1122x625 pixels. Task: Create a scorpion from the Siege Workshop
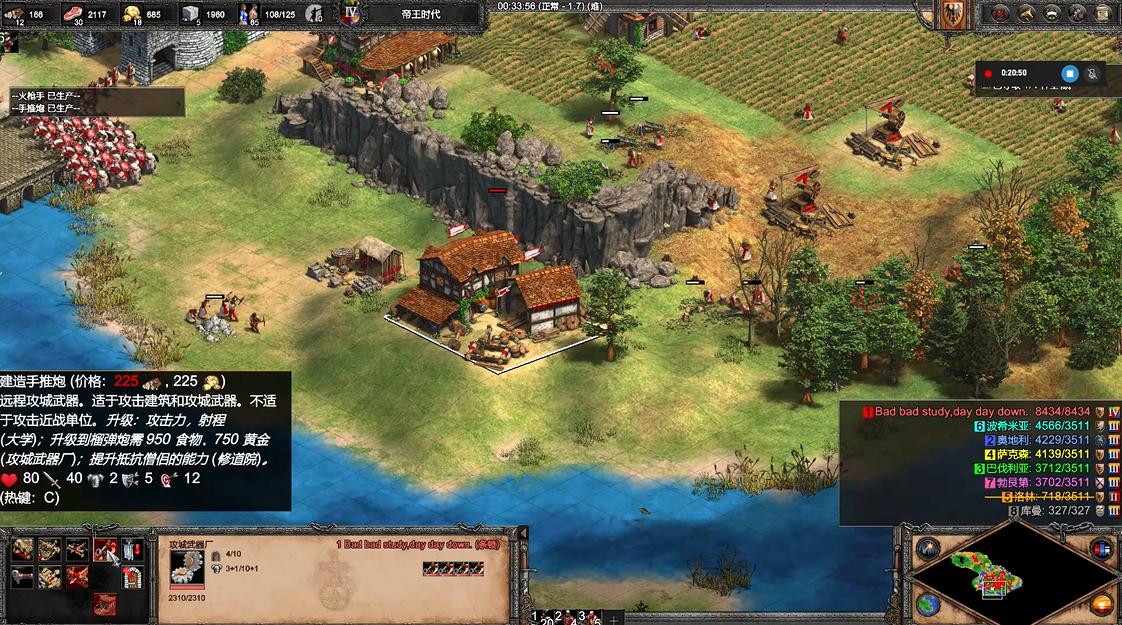pos(78,549)
